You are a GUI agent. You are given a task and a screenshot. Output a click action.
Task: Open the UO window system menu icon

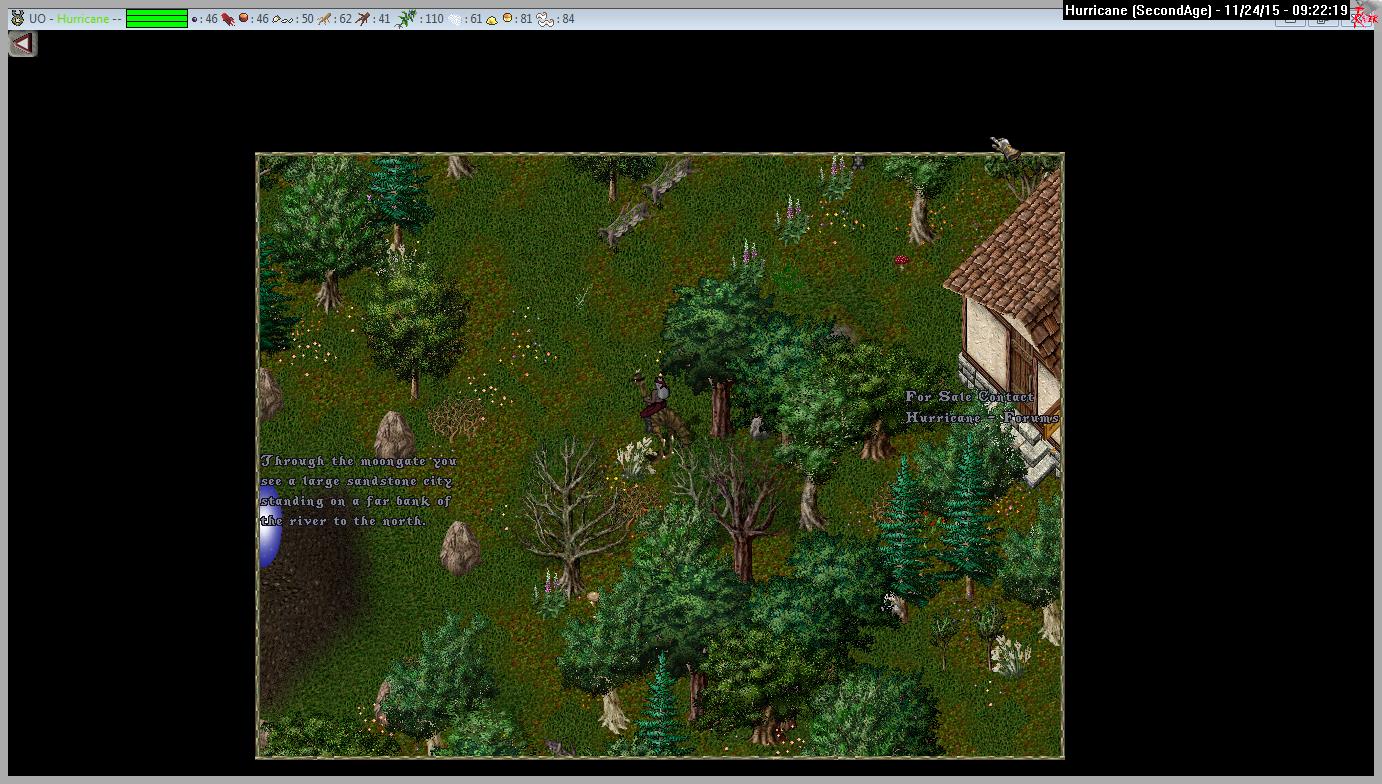pos(17,18)
